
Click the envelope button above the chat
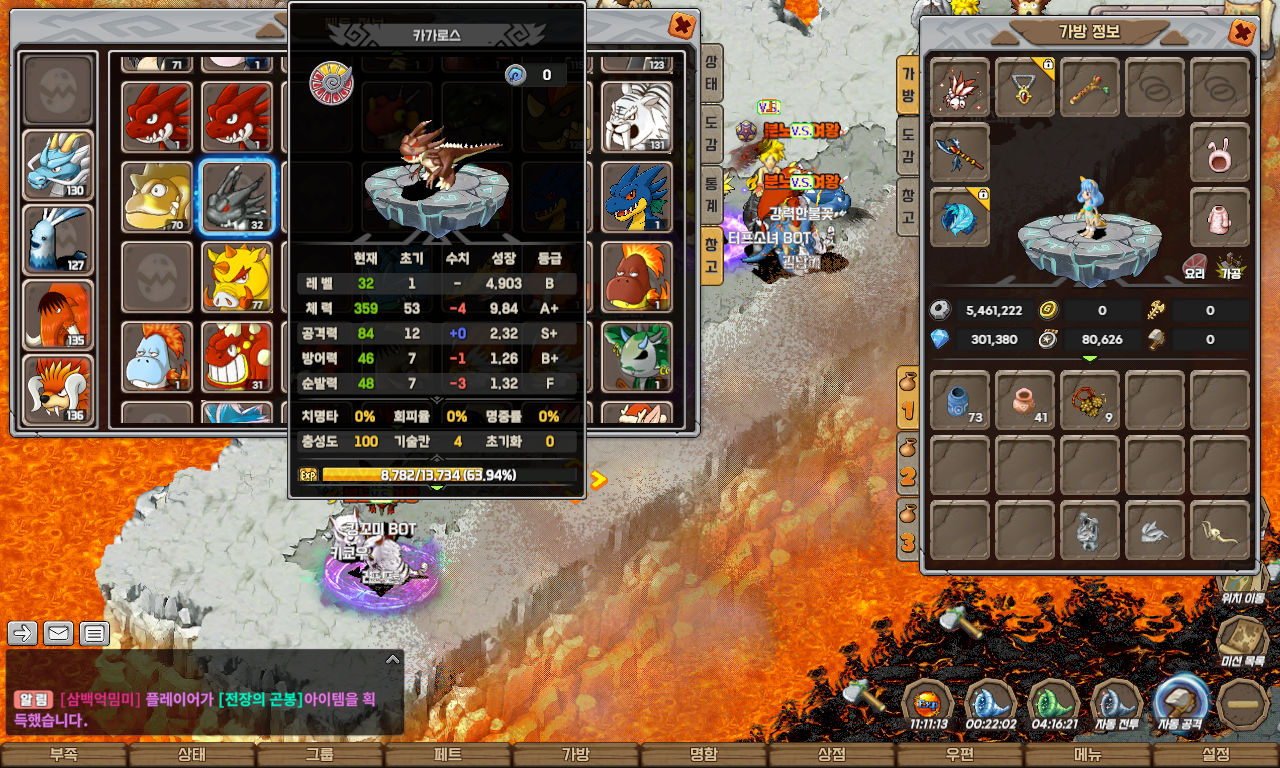point(58,632)
